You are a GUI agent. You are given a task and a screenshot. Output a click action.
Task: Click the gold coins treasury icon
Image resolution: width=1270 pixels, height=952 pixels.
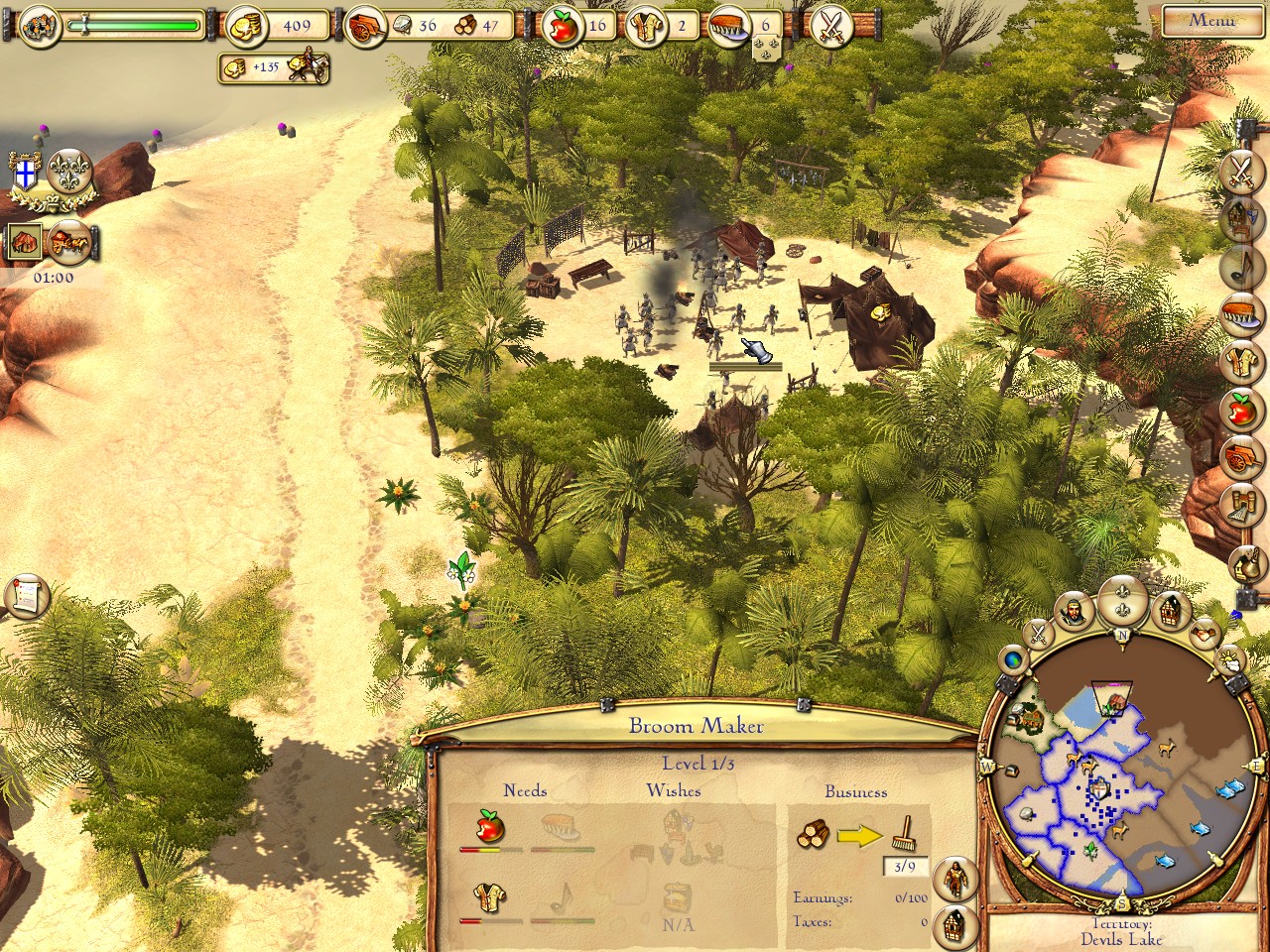[244, 26]
